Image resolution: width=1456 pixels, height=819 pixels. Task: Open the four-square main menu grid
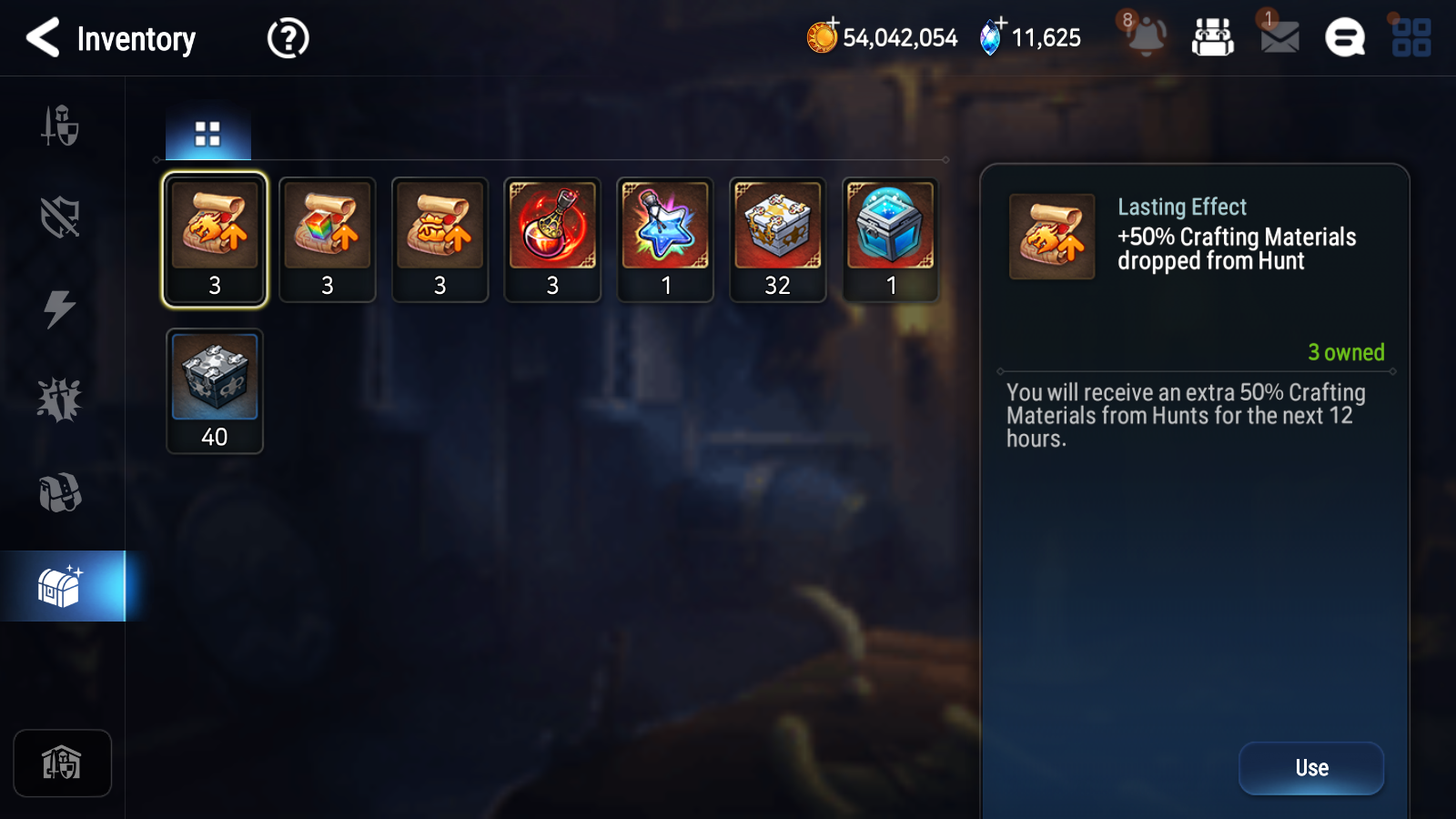tap(1411, 38)
